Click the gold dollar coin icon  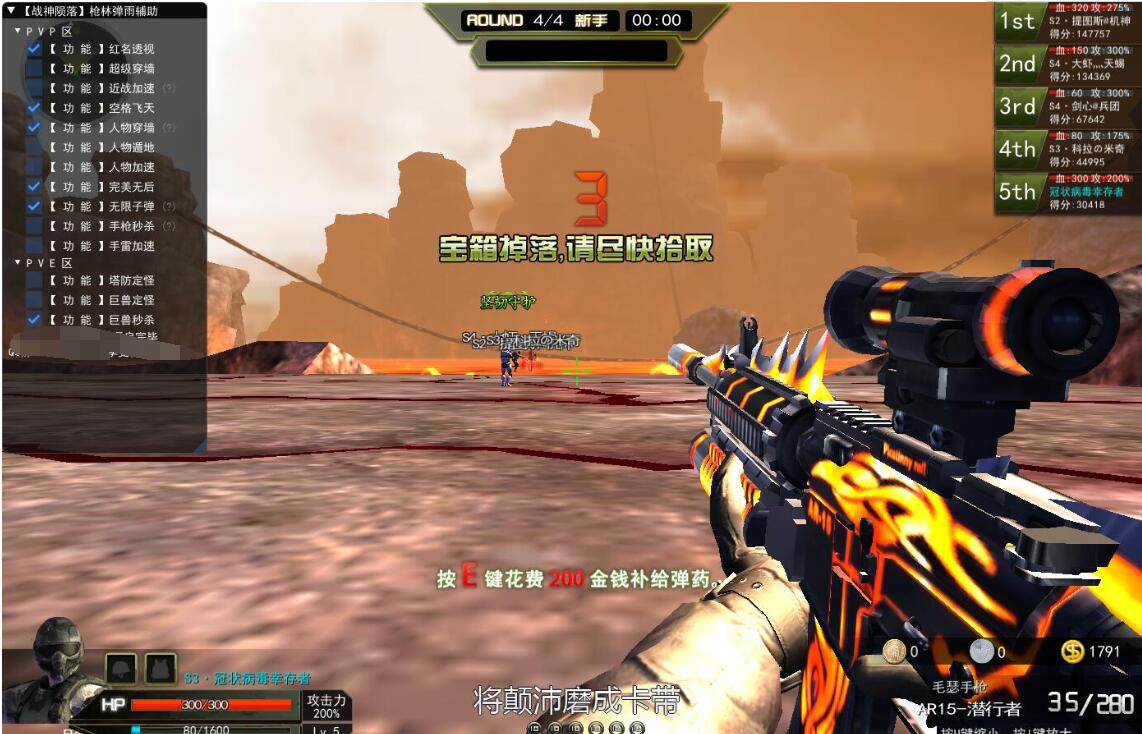(x=1072, y=652)
